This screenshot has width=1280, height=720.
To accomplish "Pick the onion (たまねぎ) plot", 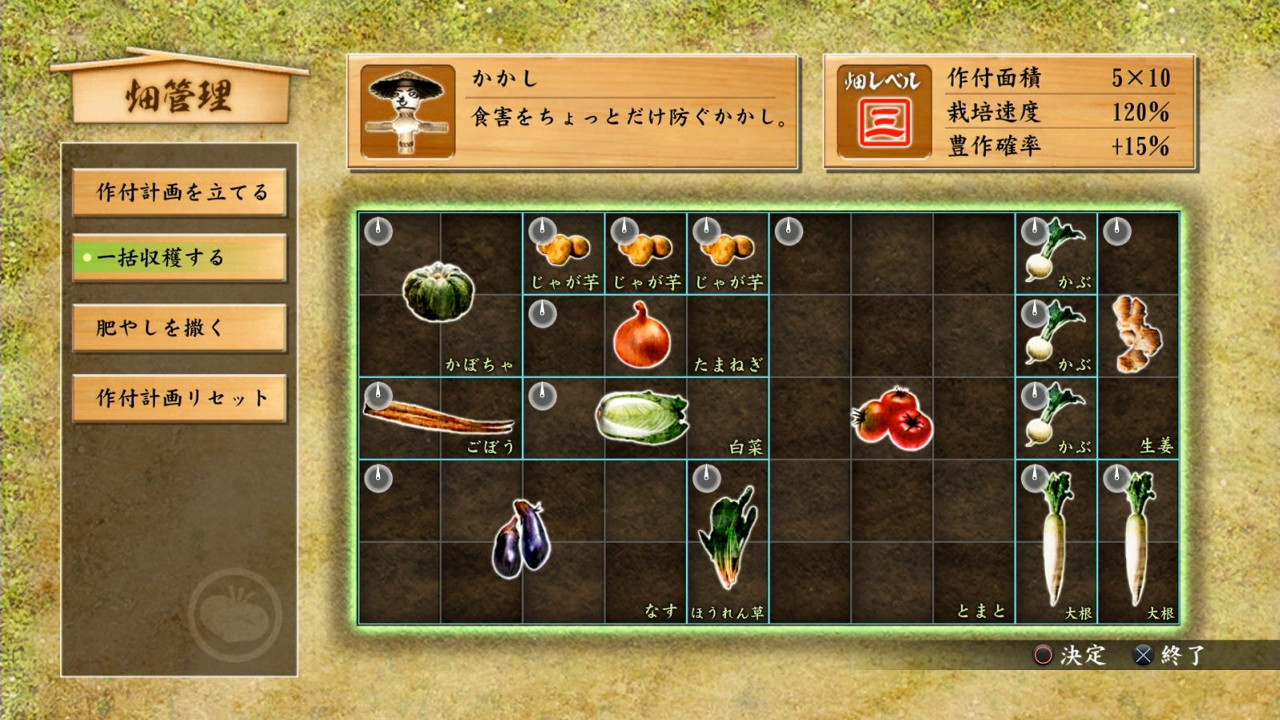I will click(x=643, y=335).
